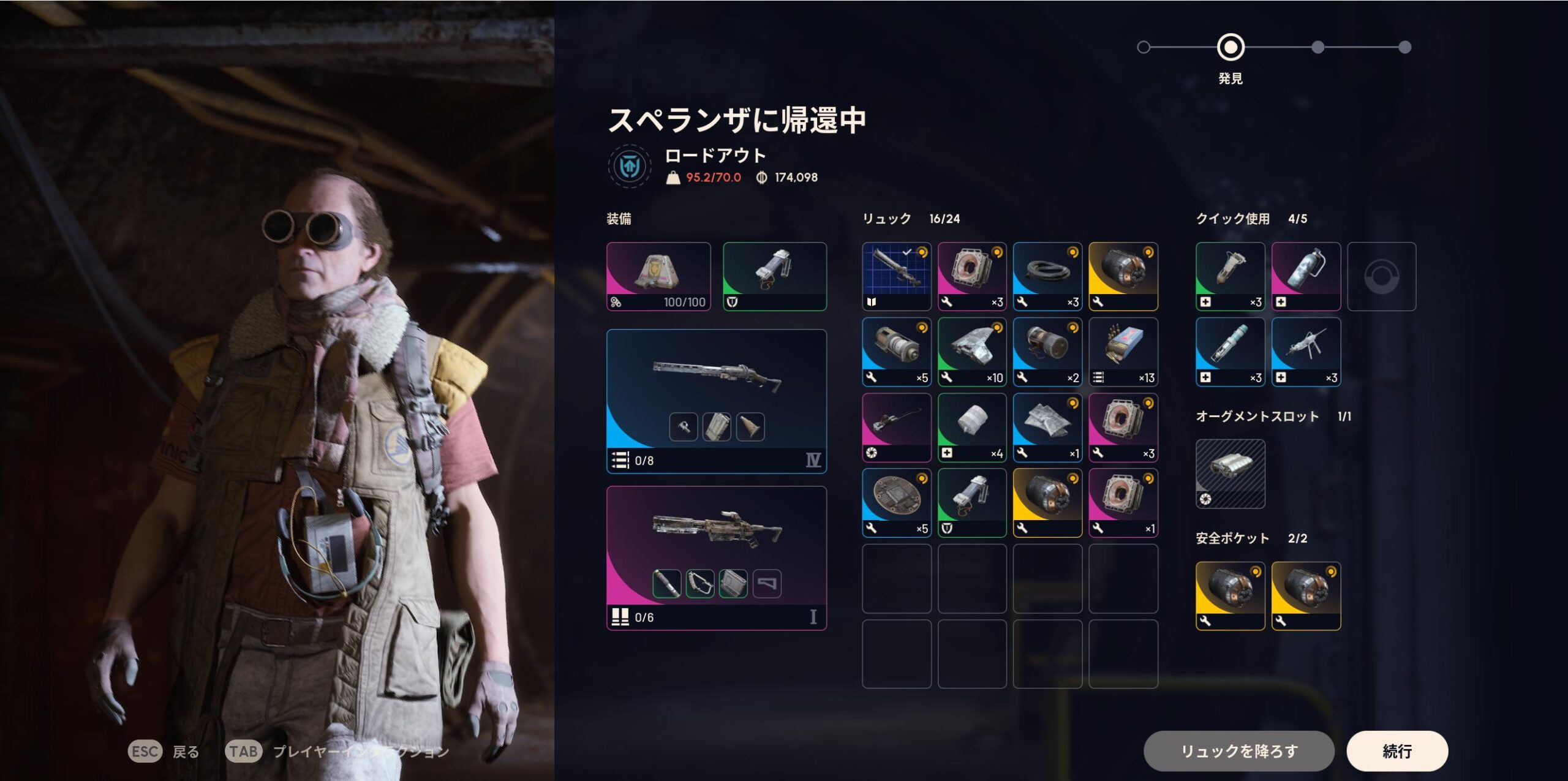Select the primary weapon with 0/8 ammo

click(x=716, y=401)
